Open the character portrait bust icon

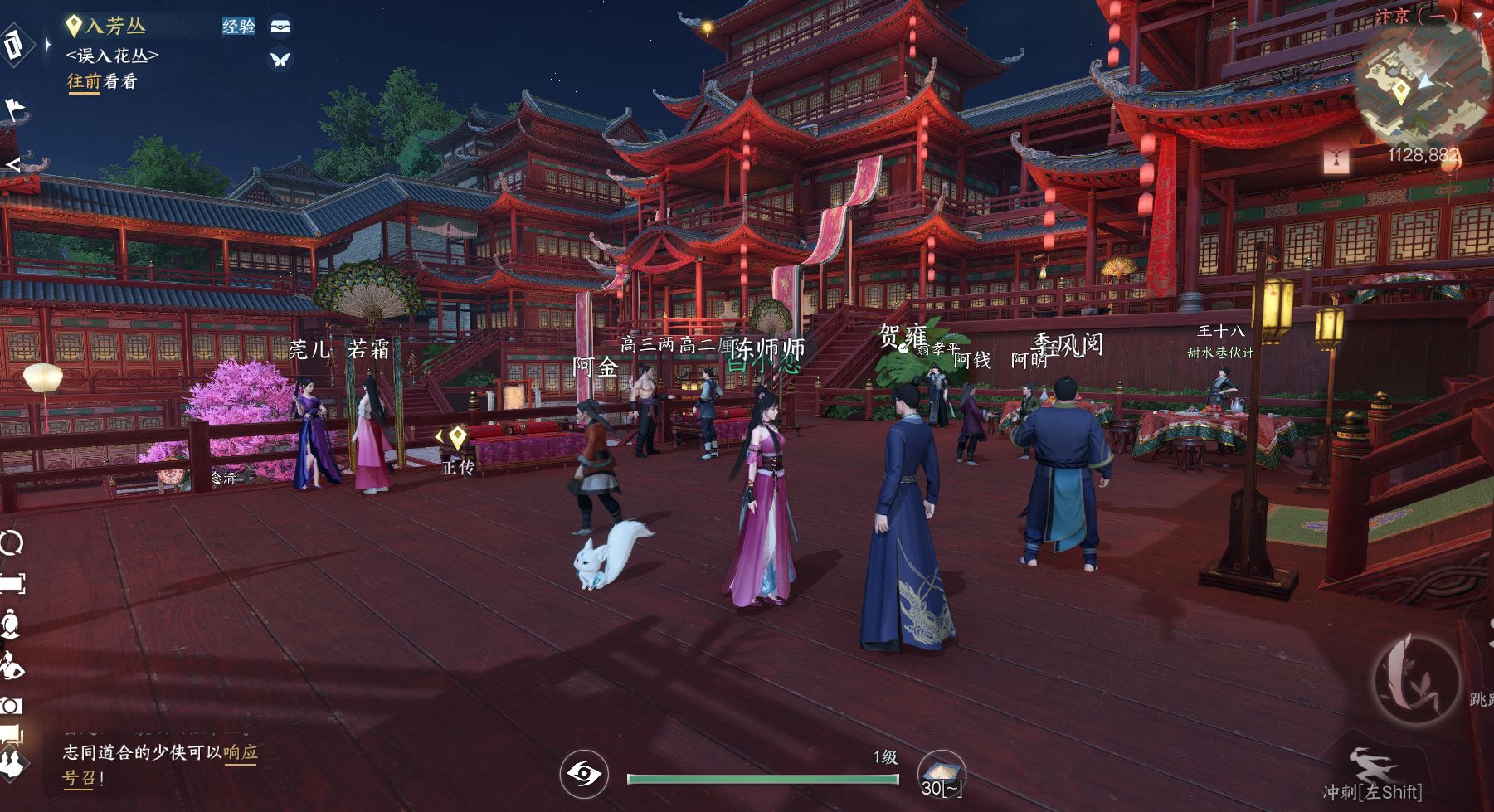[x=10, y=624]
